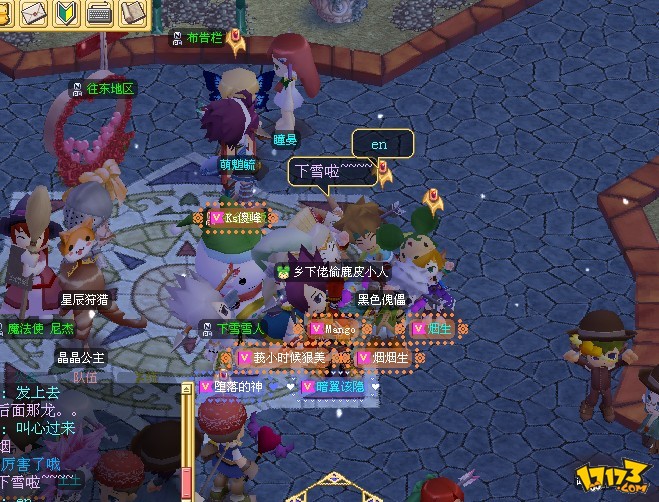Open the keyboard shortcuts icon
The width and height of the screenshot is (659, 502).
pyautogui.click(x=99, y=13)
